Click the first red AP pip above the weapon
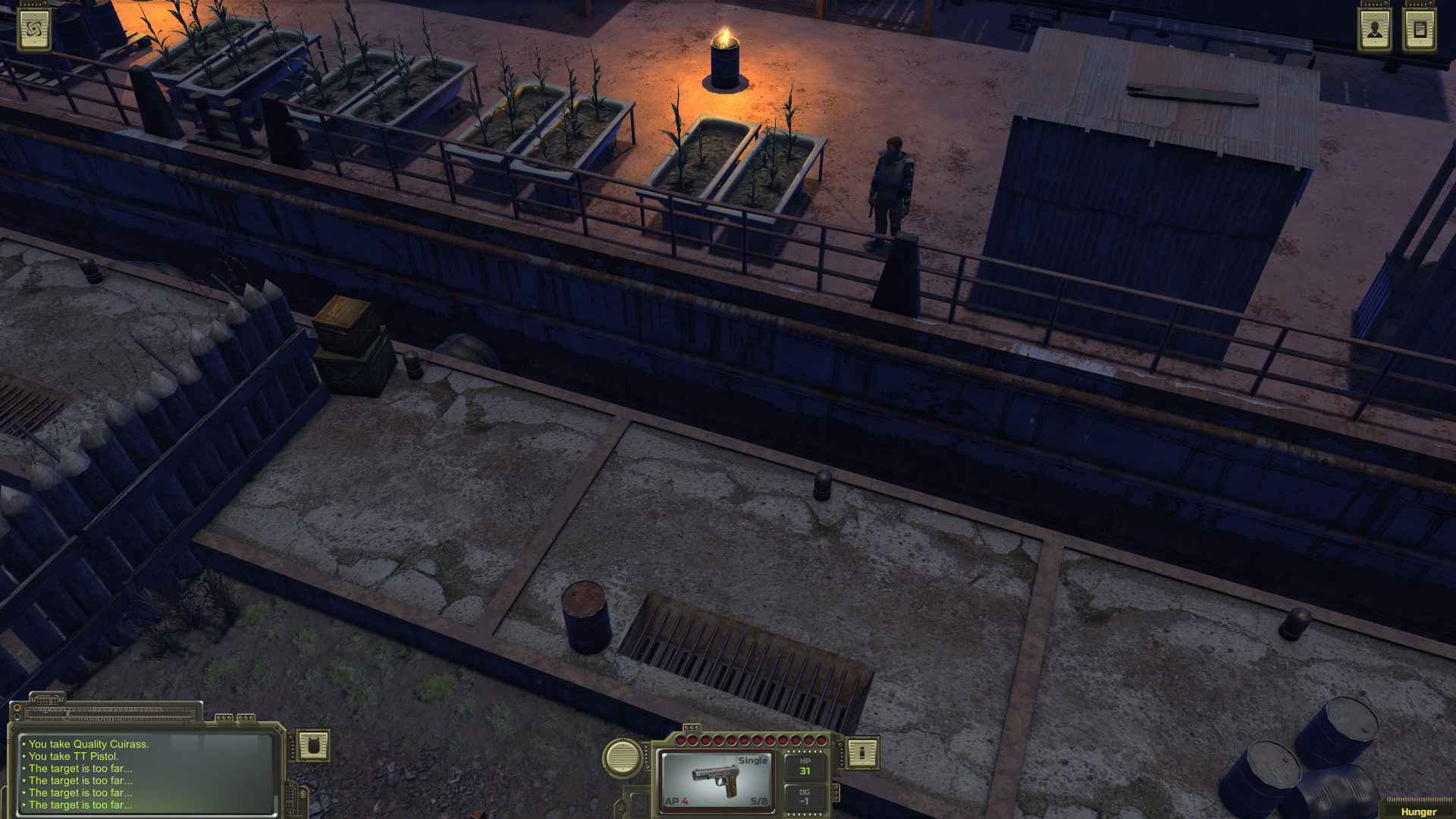The height and width of the screenshot is (819, 1456). click(x=679, y=740)
